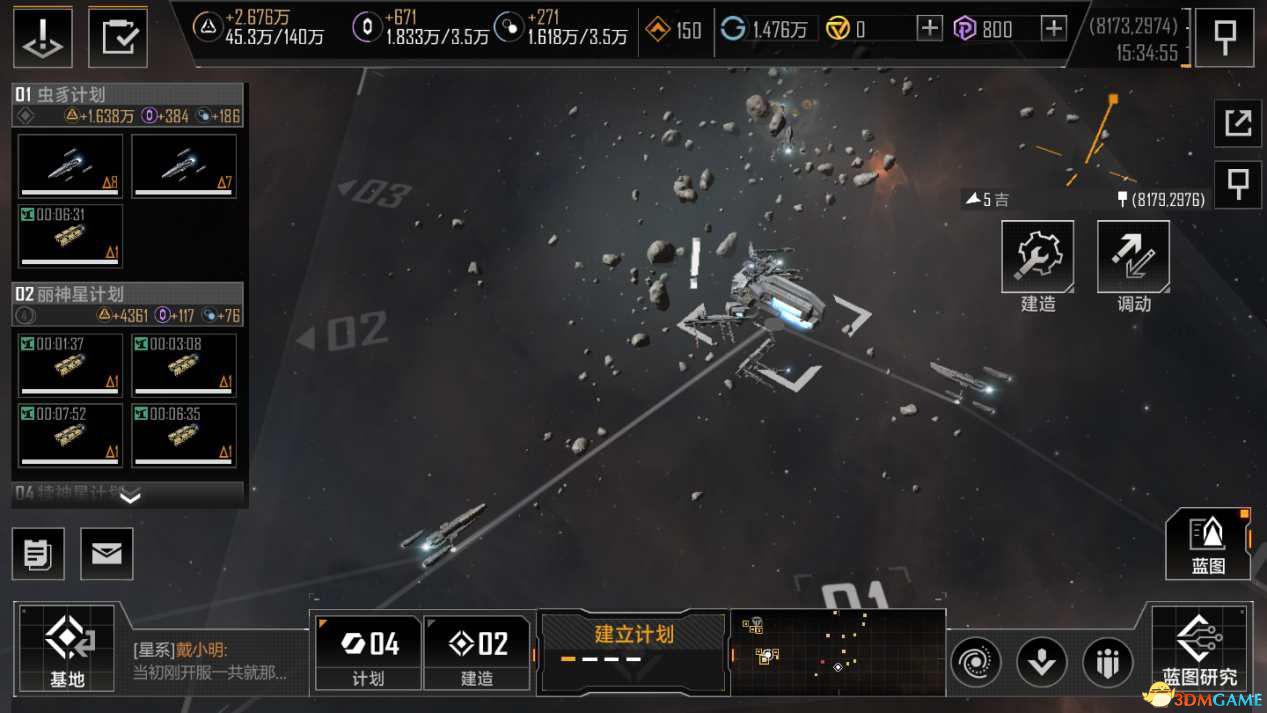Open the spiral galaxy icon button
The image size is (1267, 713).
pos(976,662)
